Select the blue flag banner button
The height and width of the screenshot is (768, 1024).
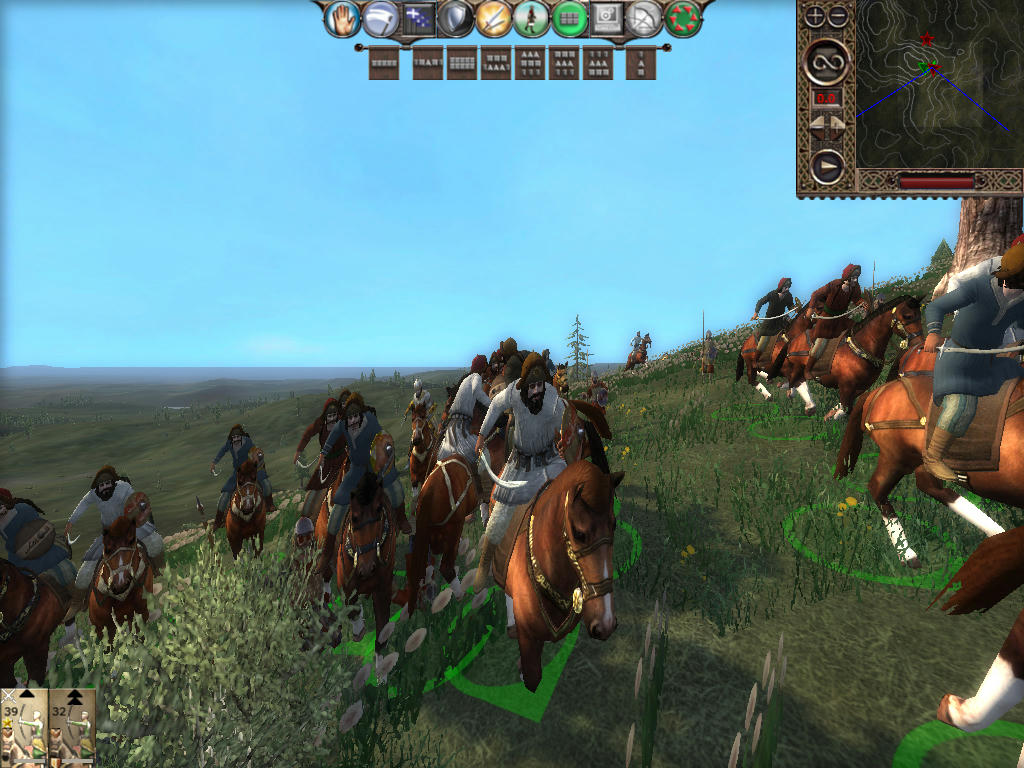(x=418, y=18)
